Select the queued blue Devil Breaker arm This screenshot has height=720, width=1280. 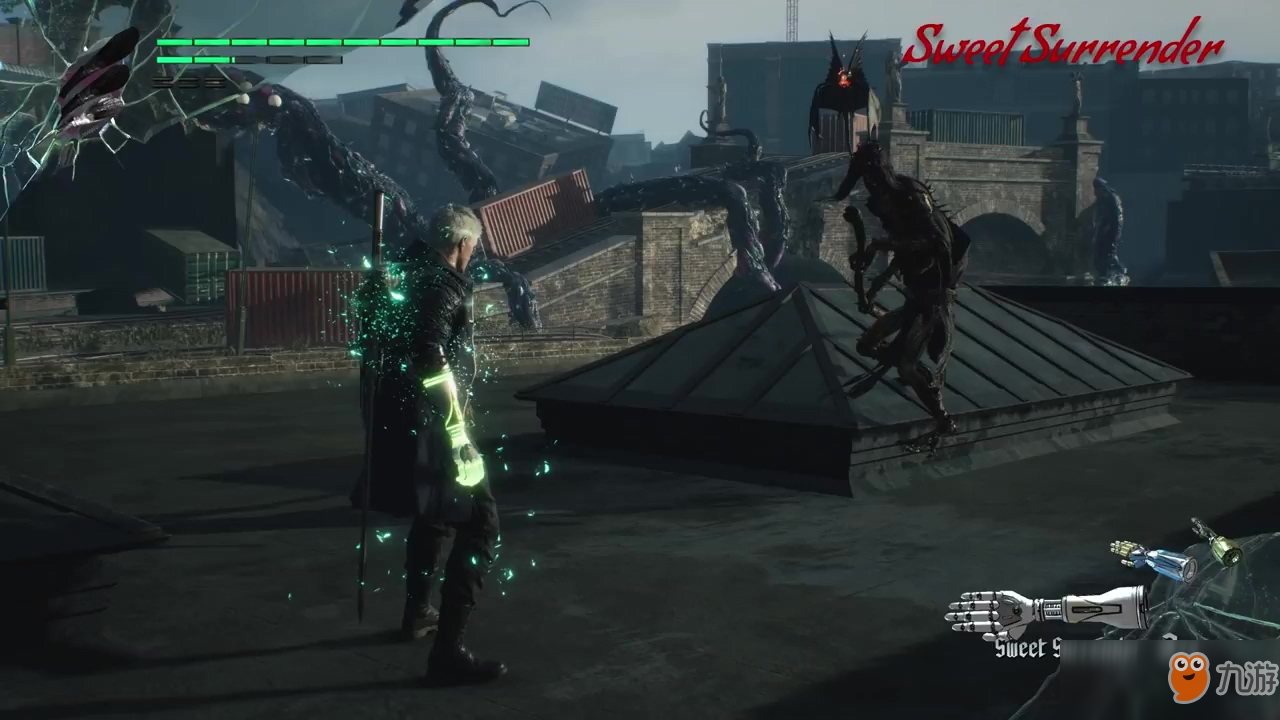1155,560
